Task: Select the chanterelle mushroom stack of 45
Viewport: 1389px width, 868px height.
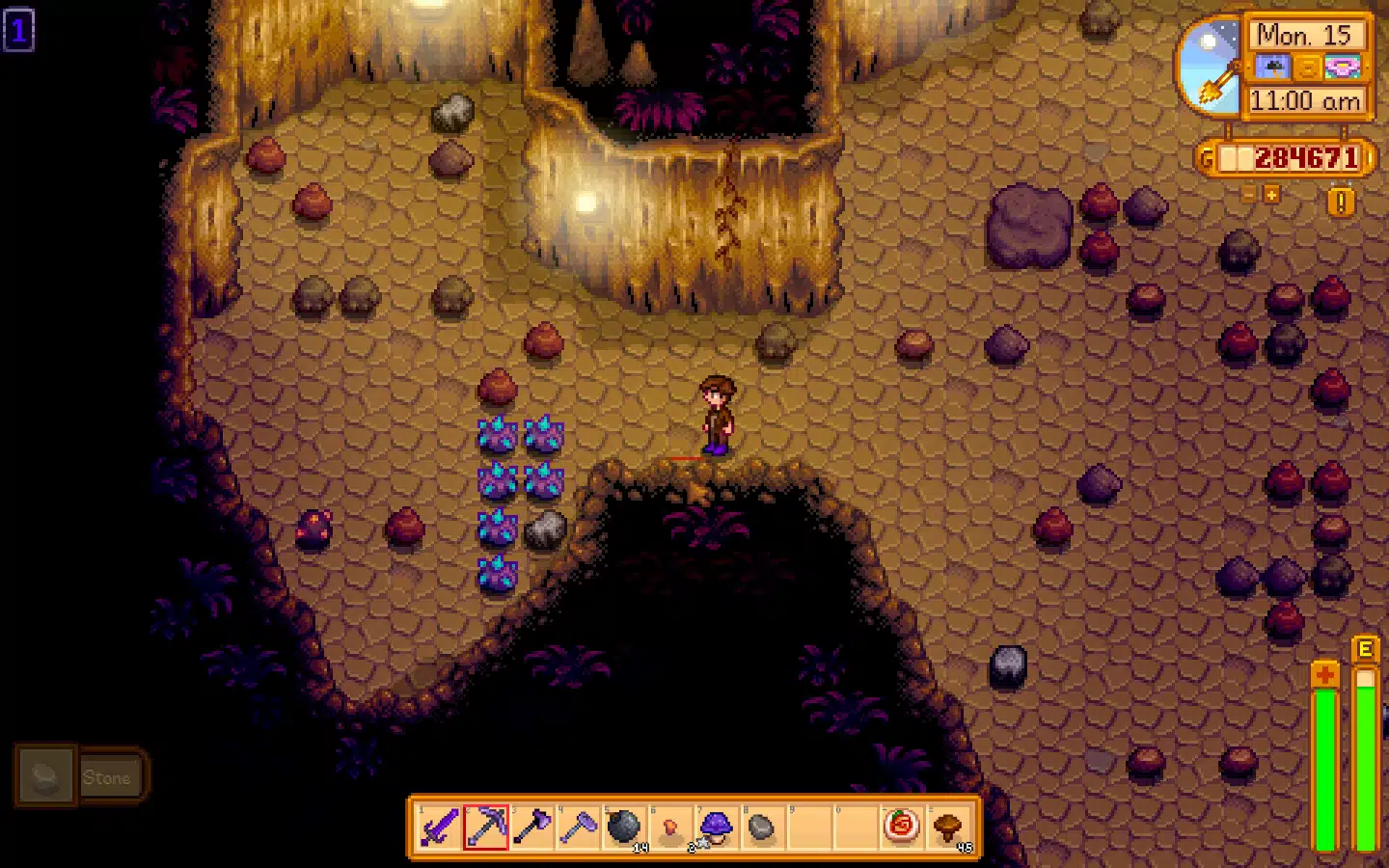Action: coord(948,827)
